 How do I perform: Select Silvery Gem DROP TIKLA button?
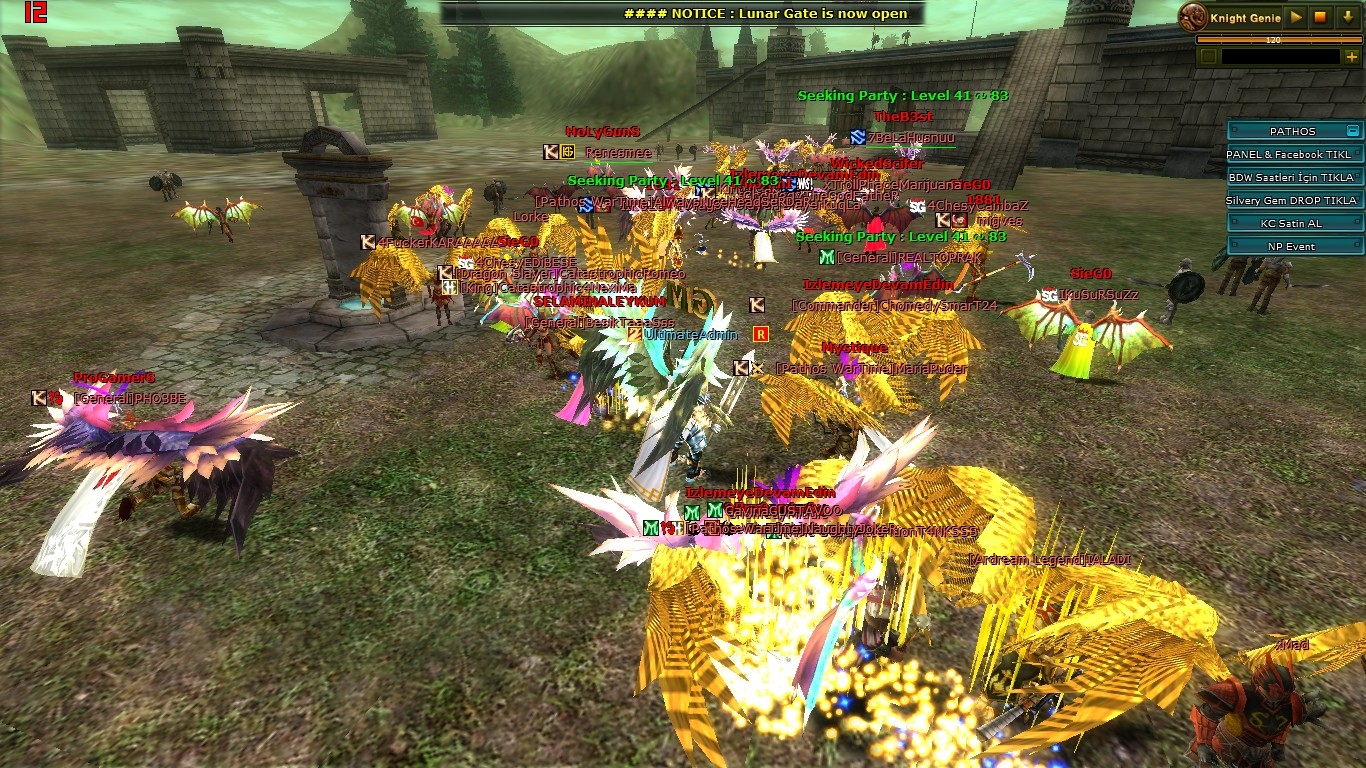pos(1294,200)
